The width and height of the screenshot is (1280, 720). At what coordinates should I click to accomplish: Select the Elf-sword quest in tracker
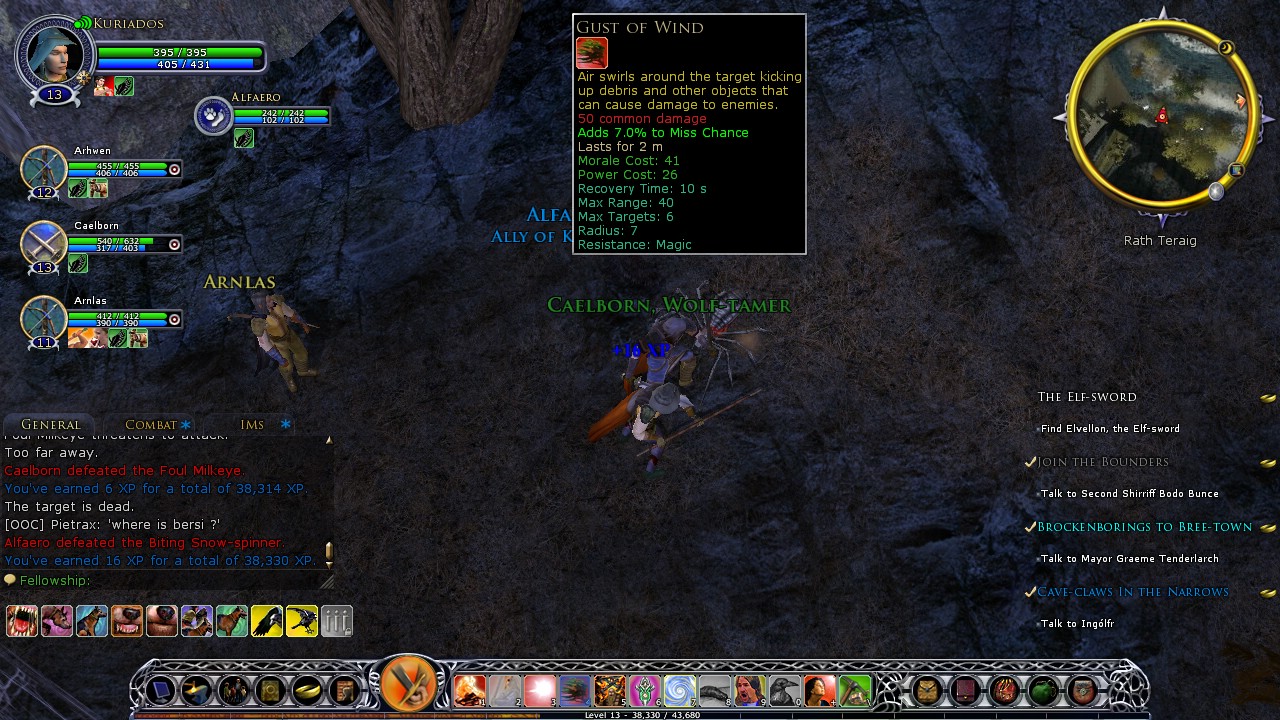1087,397
